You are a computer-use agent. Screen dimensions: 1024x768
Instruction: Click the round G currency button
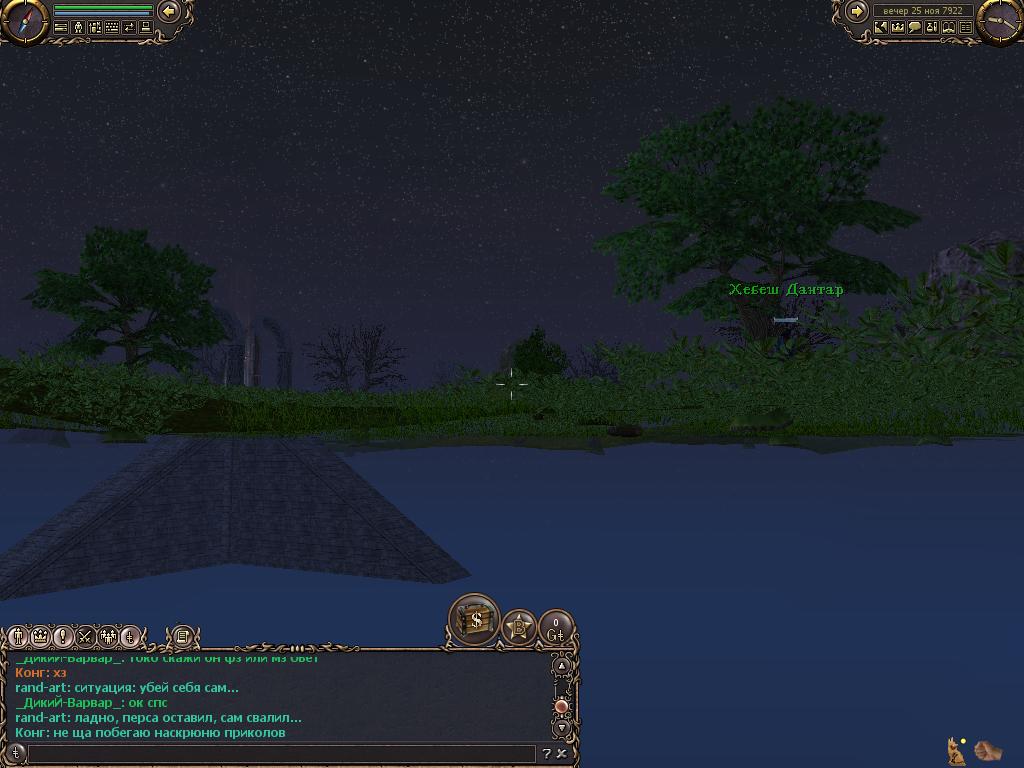coord(556,628)
